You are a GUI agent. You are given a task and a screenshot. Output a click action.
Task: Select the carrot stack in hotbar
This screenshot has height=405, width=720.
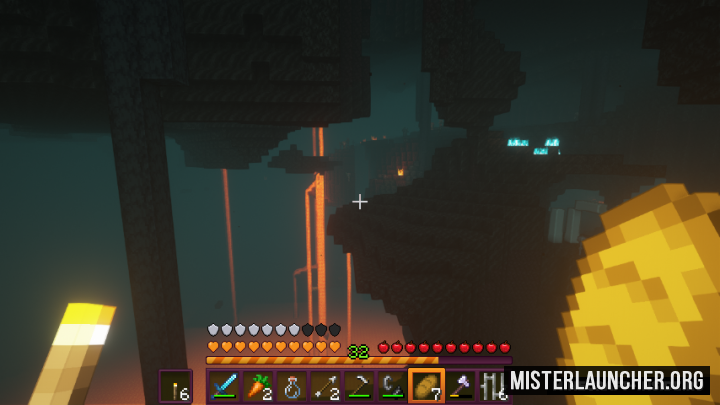click(258, 386)
